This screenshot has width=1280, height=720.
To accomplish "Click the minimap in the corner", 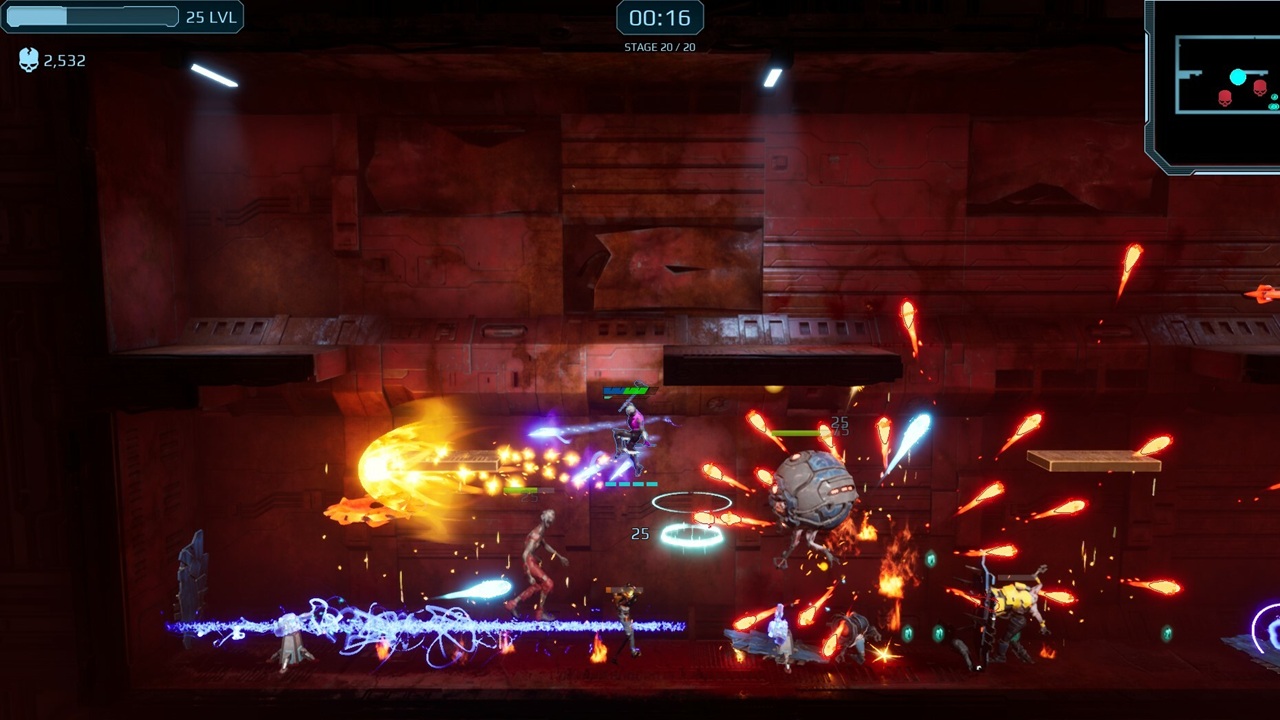I will coord(1214,84).
